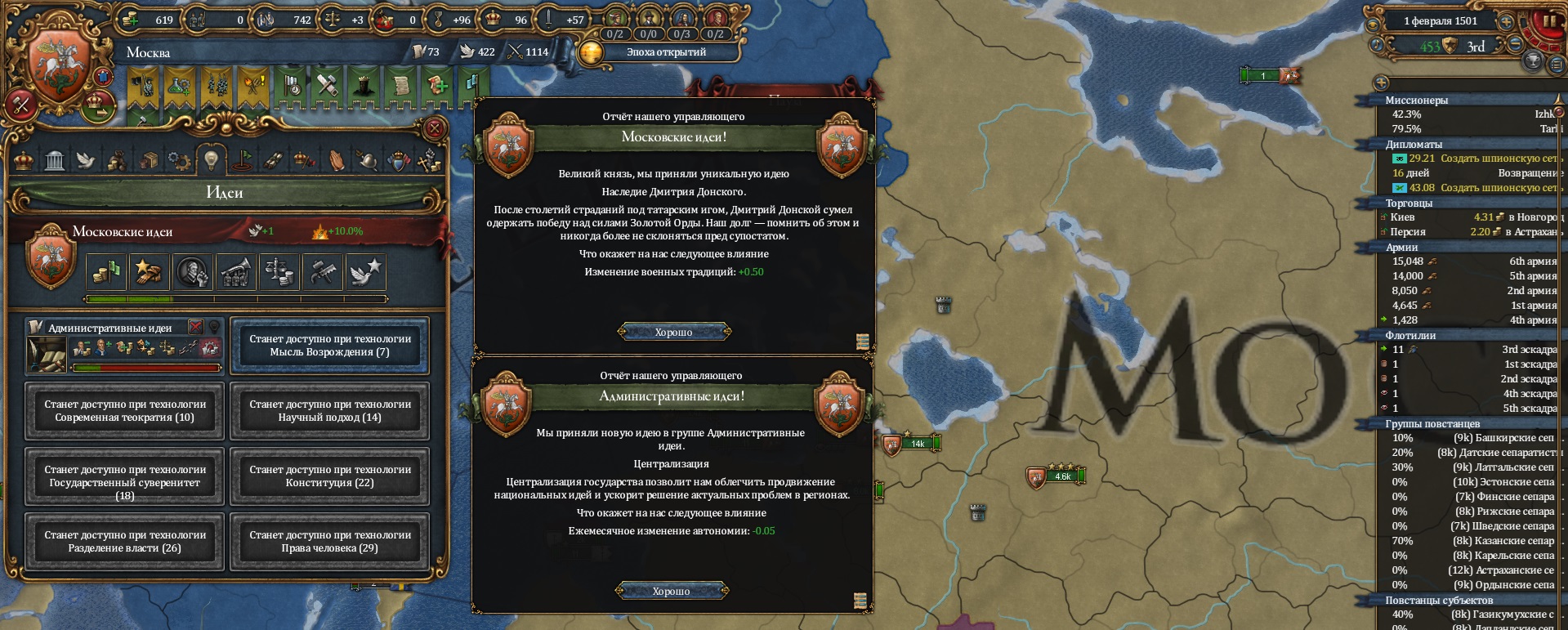This screenshot has height=630, width=1568.
Task: Open the stability view via crown icon
Action: (x=25, y=160)
